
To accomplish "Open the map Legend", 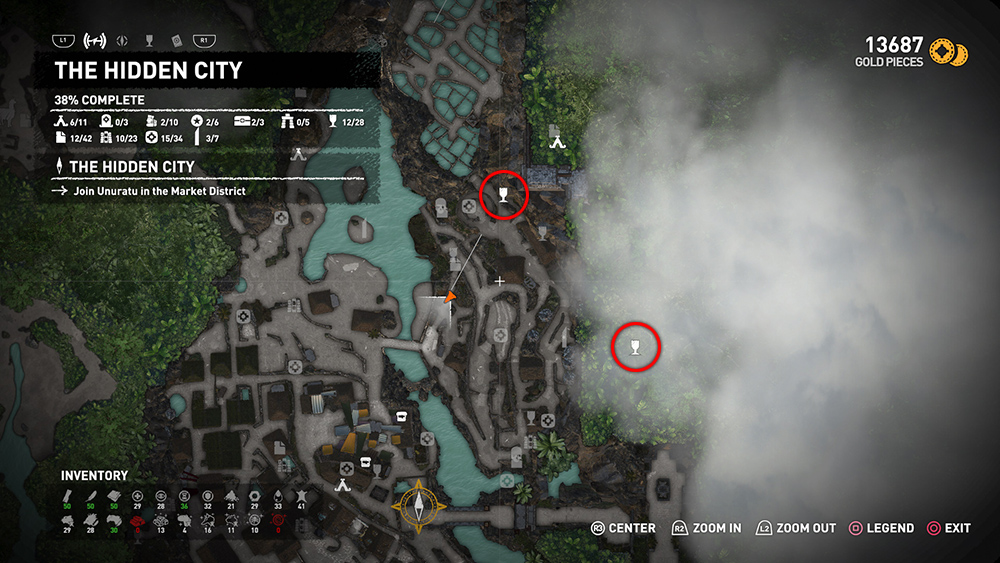I will [881, 528].
